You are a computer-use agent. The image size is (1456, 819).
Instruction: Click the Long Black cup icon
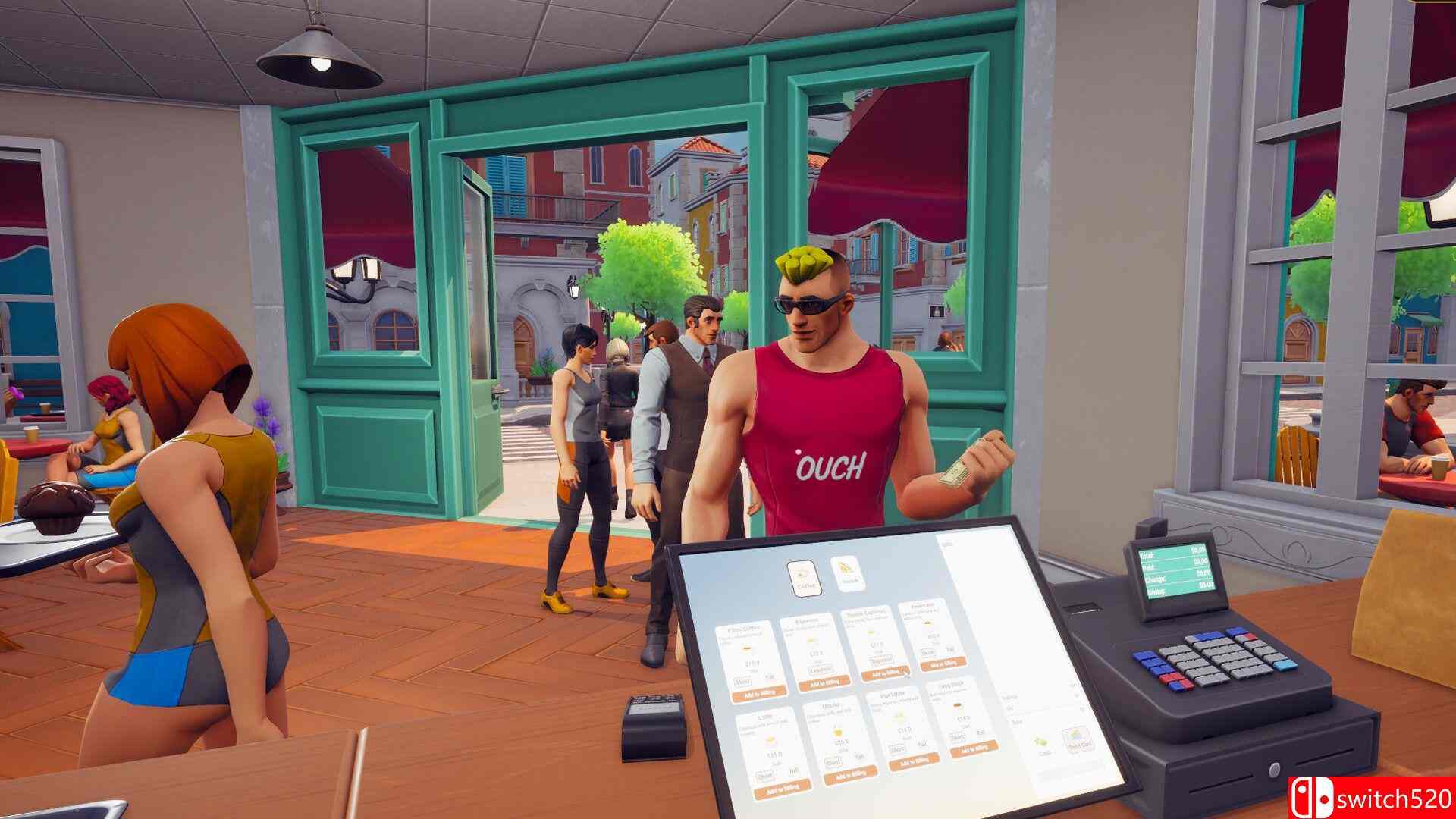pos(958,705)
